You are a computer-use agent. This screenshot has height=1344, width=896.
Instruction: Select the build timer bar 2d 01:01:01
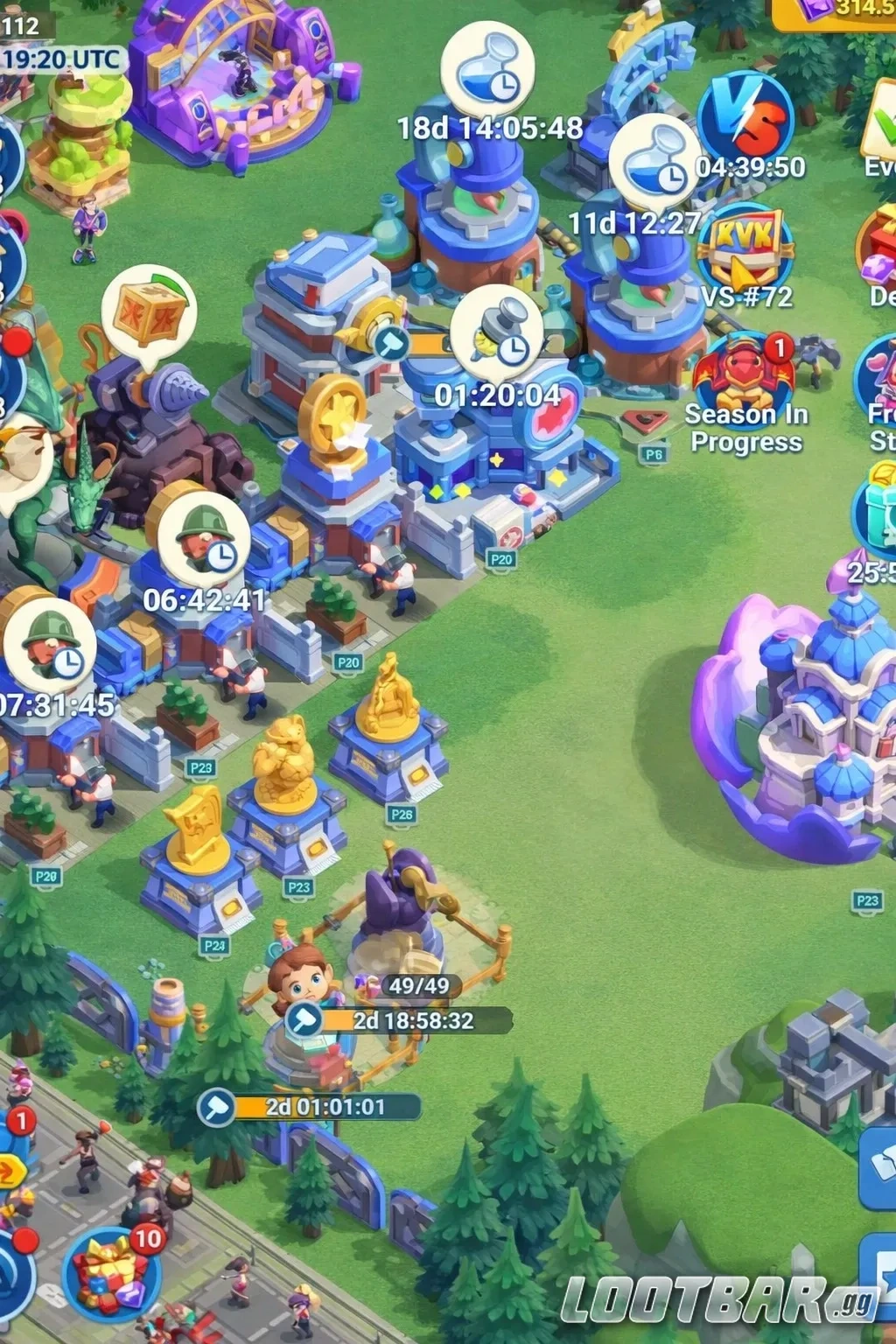click(x=311, y=1107)
